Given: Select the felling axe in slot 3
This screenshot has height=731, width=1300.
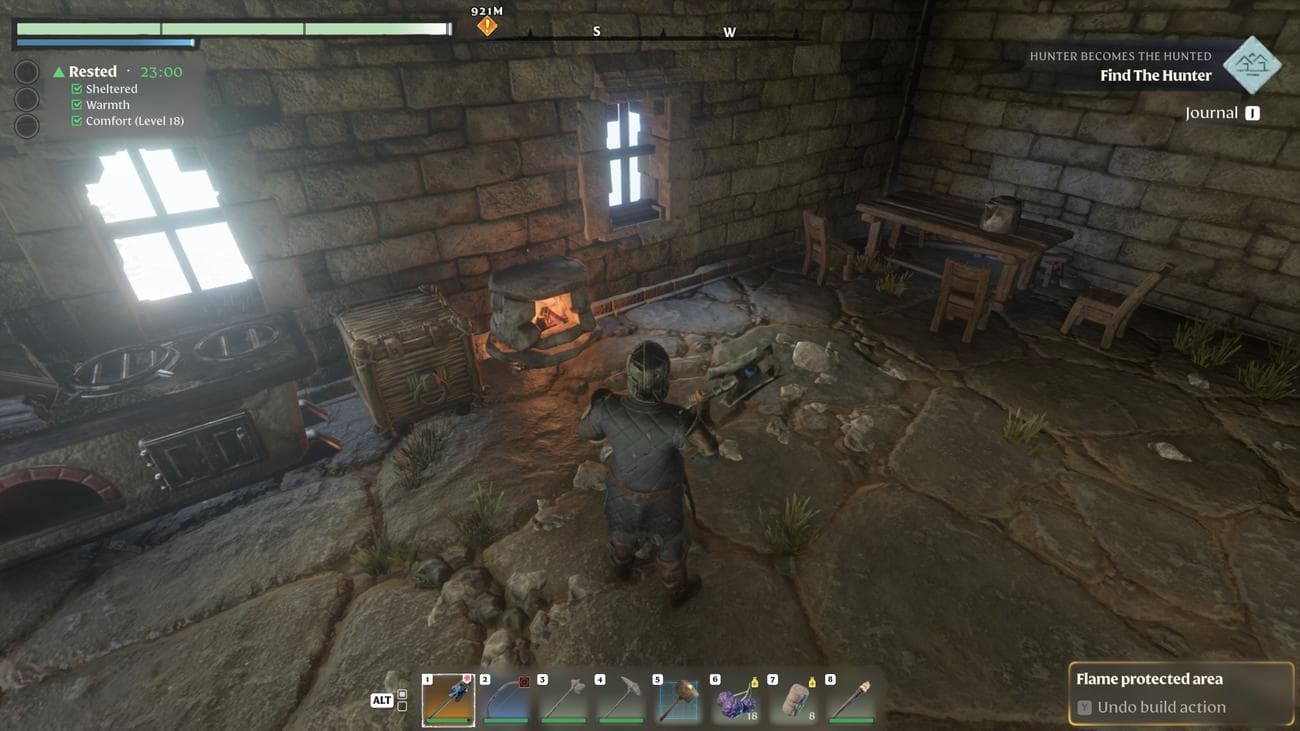Looking at the screenshot, I should pyautogui.click(x=563, y=699).
